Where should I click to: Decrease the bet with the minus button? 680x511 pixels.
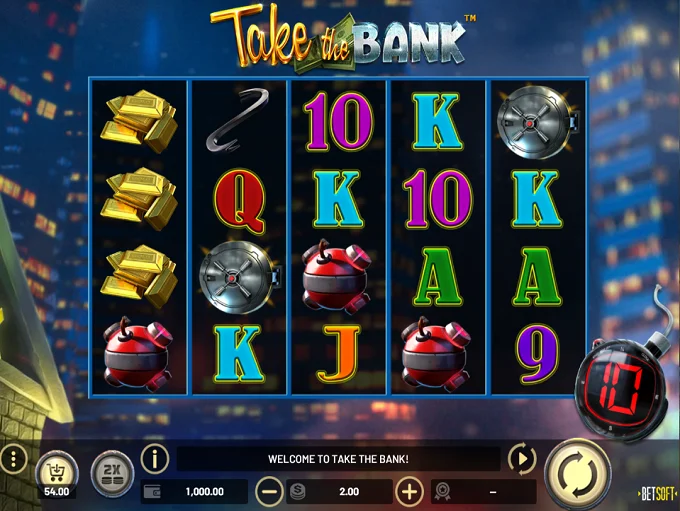pyautogui.click(x=269, y=491)
